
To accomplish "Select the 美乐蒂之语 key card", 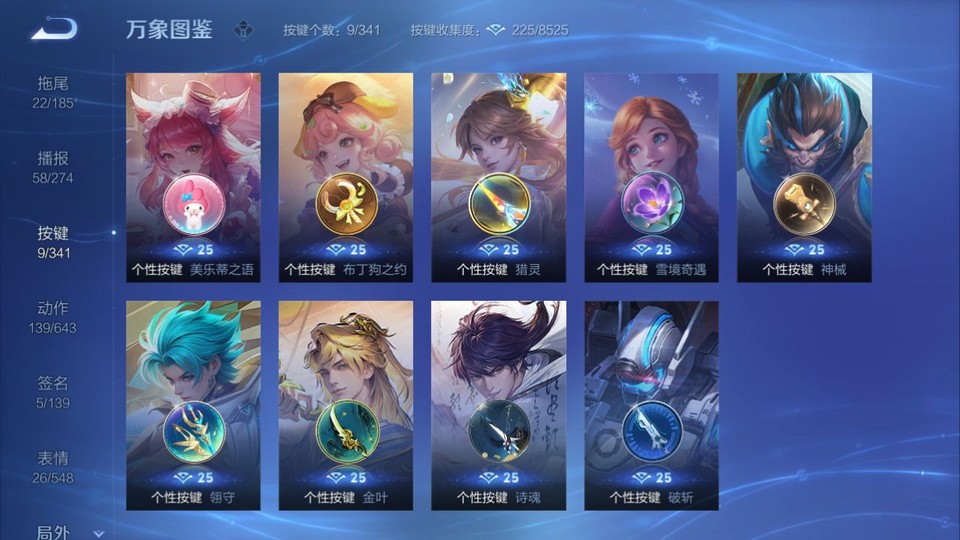I will click(193, 177).
